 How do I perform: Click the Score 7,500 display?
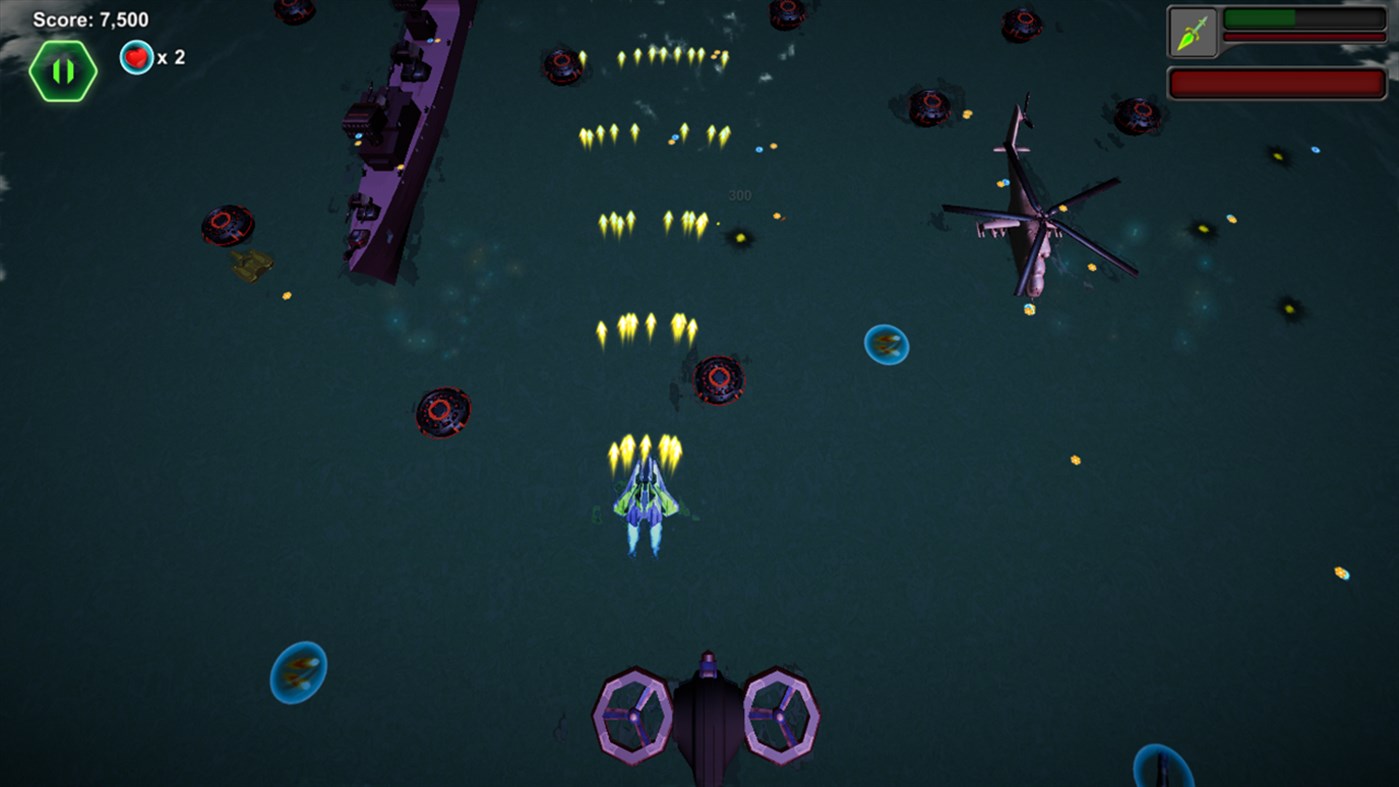[90, 17]
